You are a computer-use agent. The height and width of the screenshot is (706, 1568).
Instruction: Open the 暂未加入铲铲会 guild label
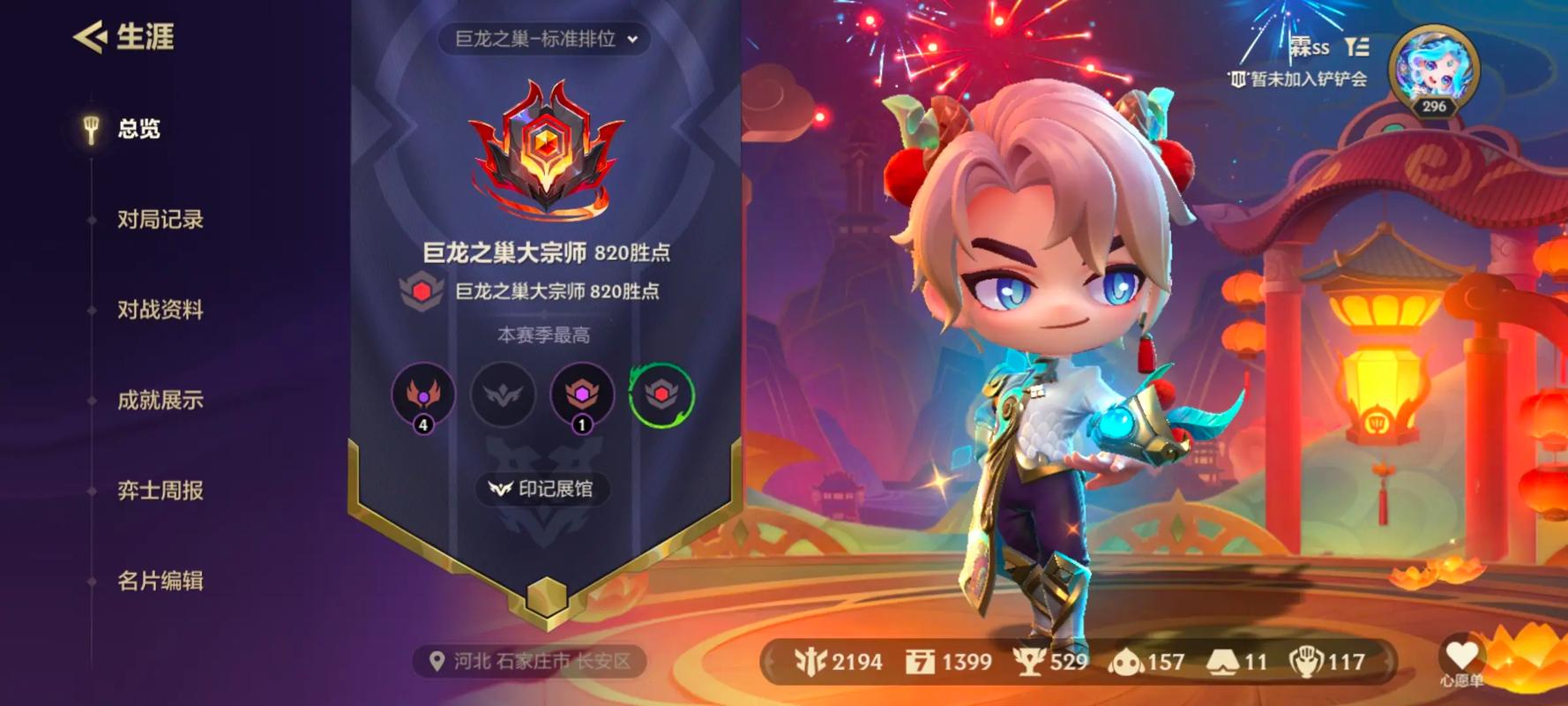(1300, 79)
